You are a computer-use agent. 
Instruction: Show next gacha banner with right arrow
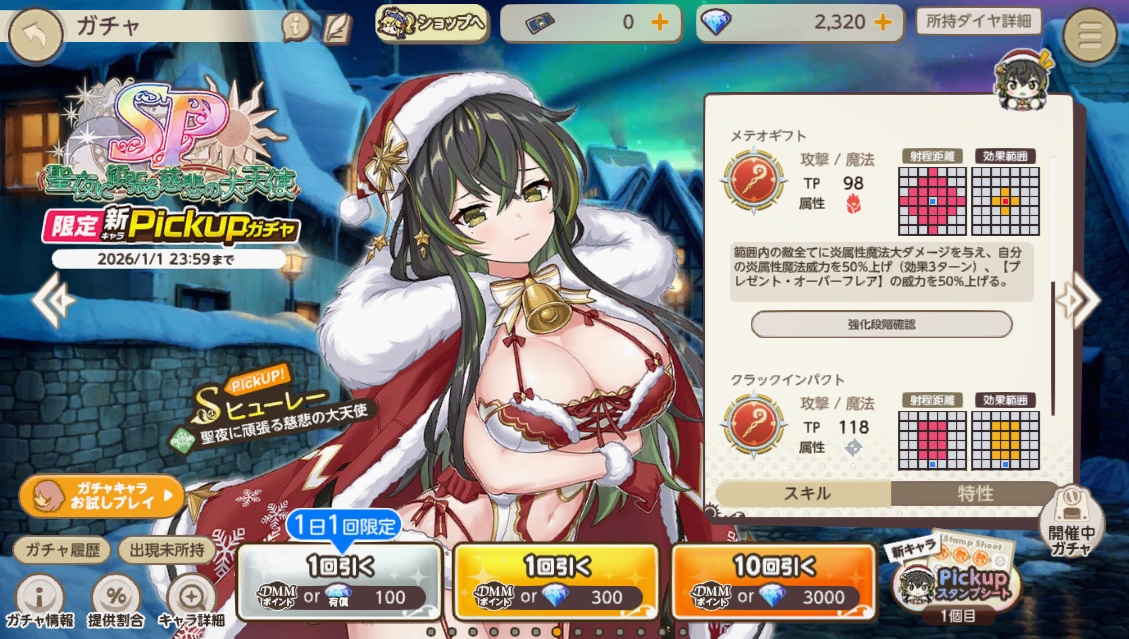(1077, 298)
